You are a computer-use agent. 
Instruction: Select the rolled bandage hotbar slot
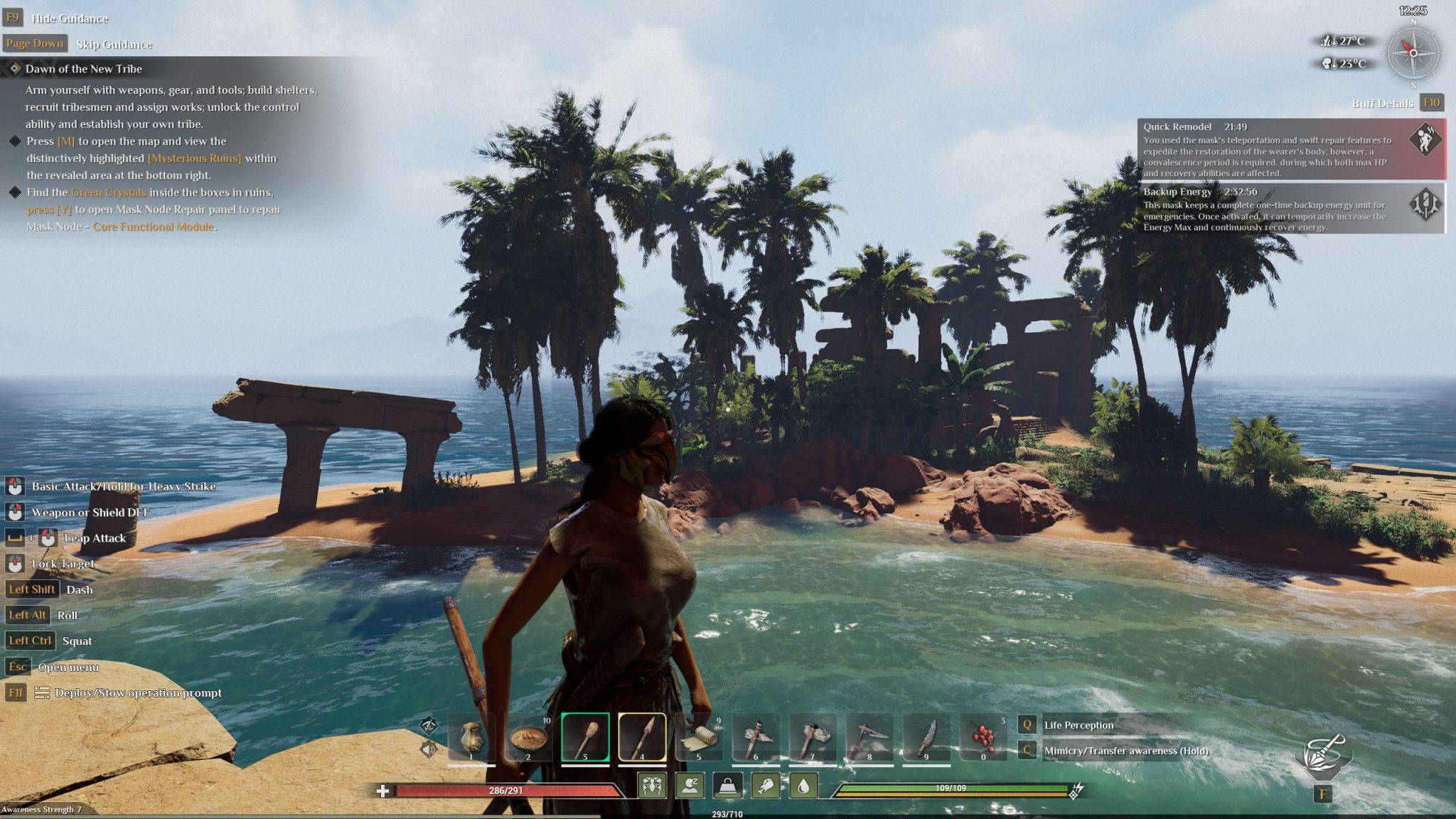pyautogui.click(x=699, y=737)
